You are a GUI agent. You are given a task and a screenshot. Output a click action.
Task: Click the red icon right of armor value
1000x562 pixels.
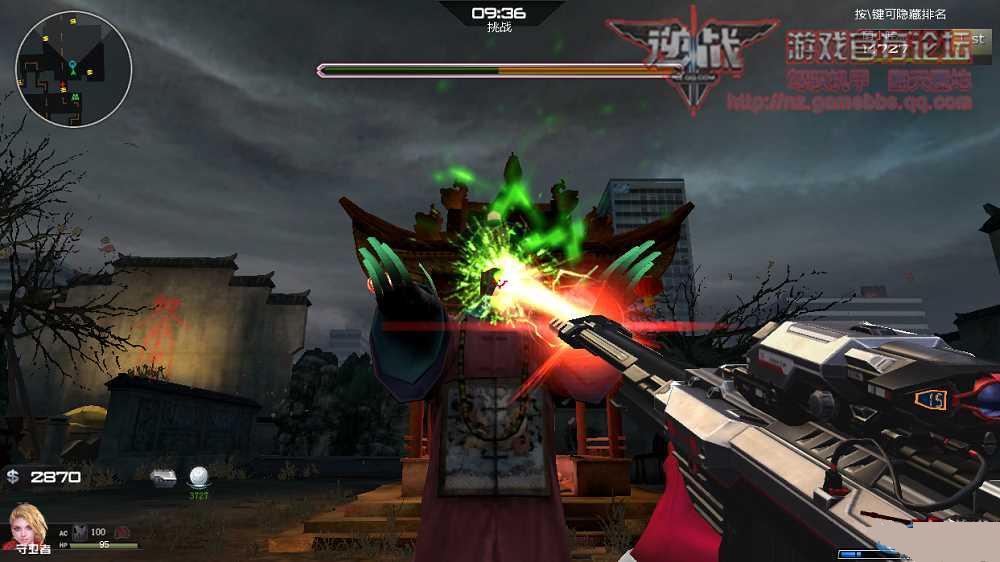click(122, 532)
